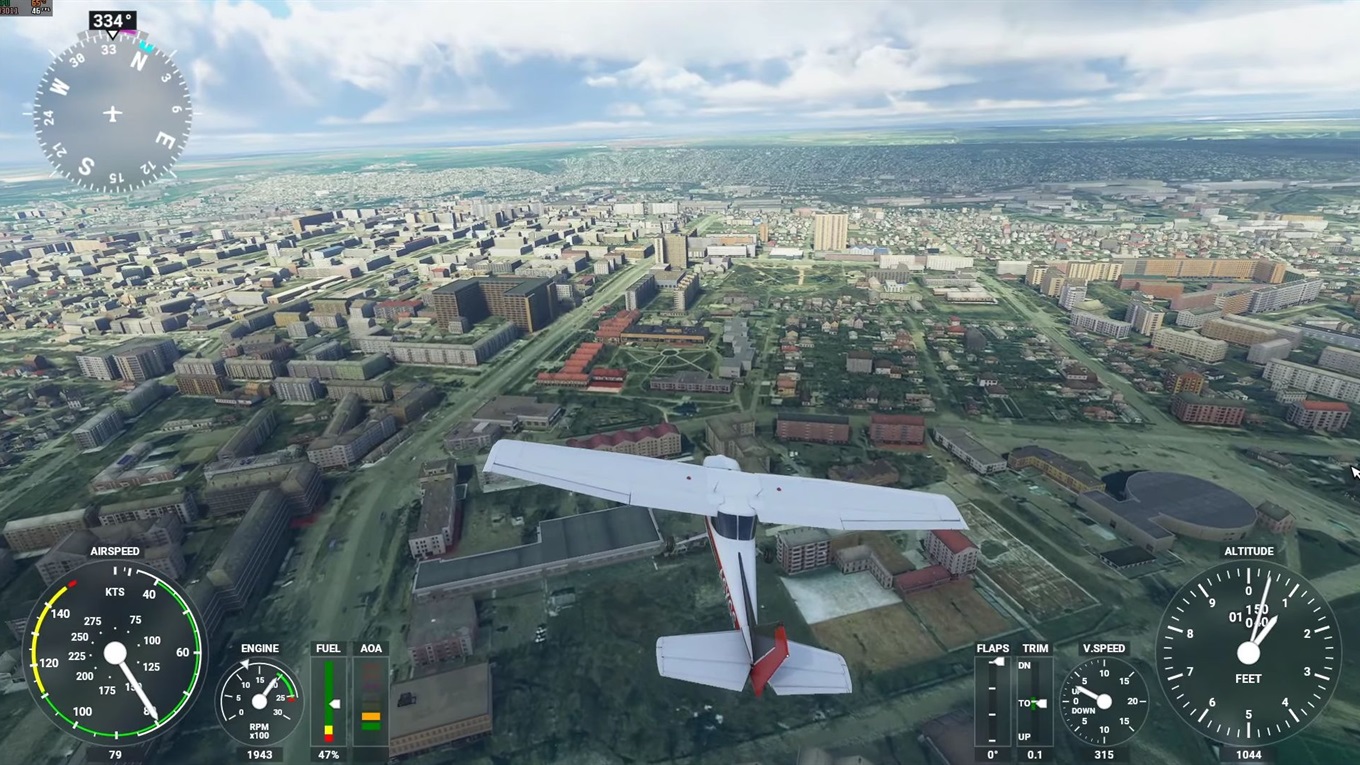Click the altitude gauge
The image size is (1360, 765).
tap(1248, 653)
